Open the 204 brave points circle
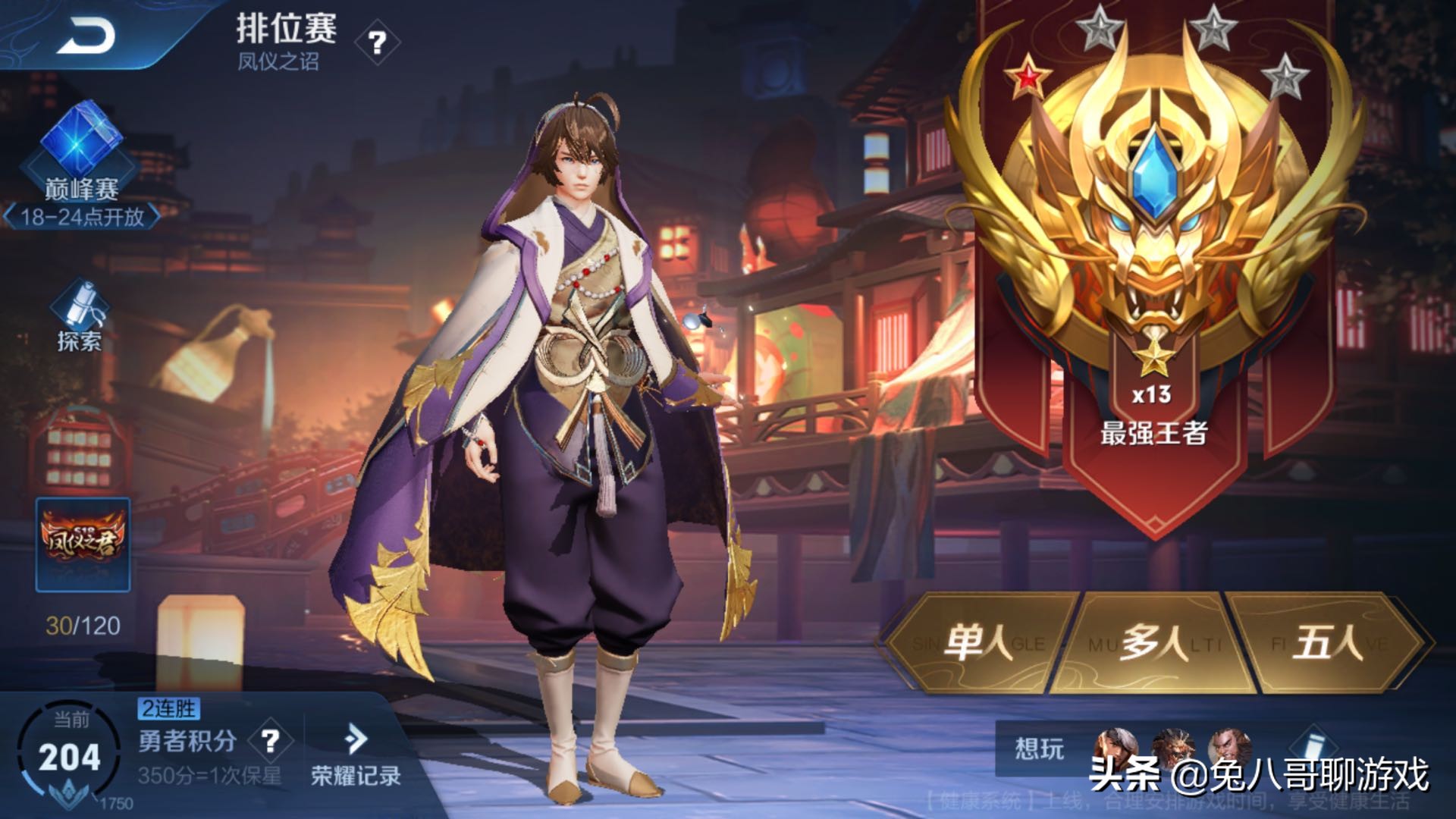The width and height of the screenshot is (1456, 819). (x=70, y=756)
